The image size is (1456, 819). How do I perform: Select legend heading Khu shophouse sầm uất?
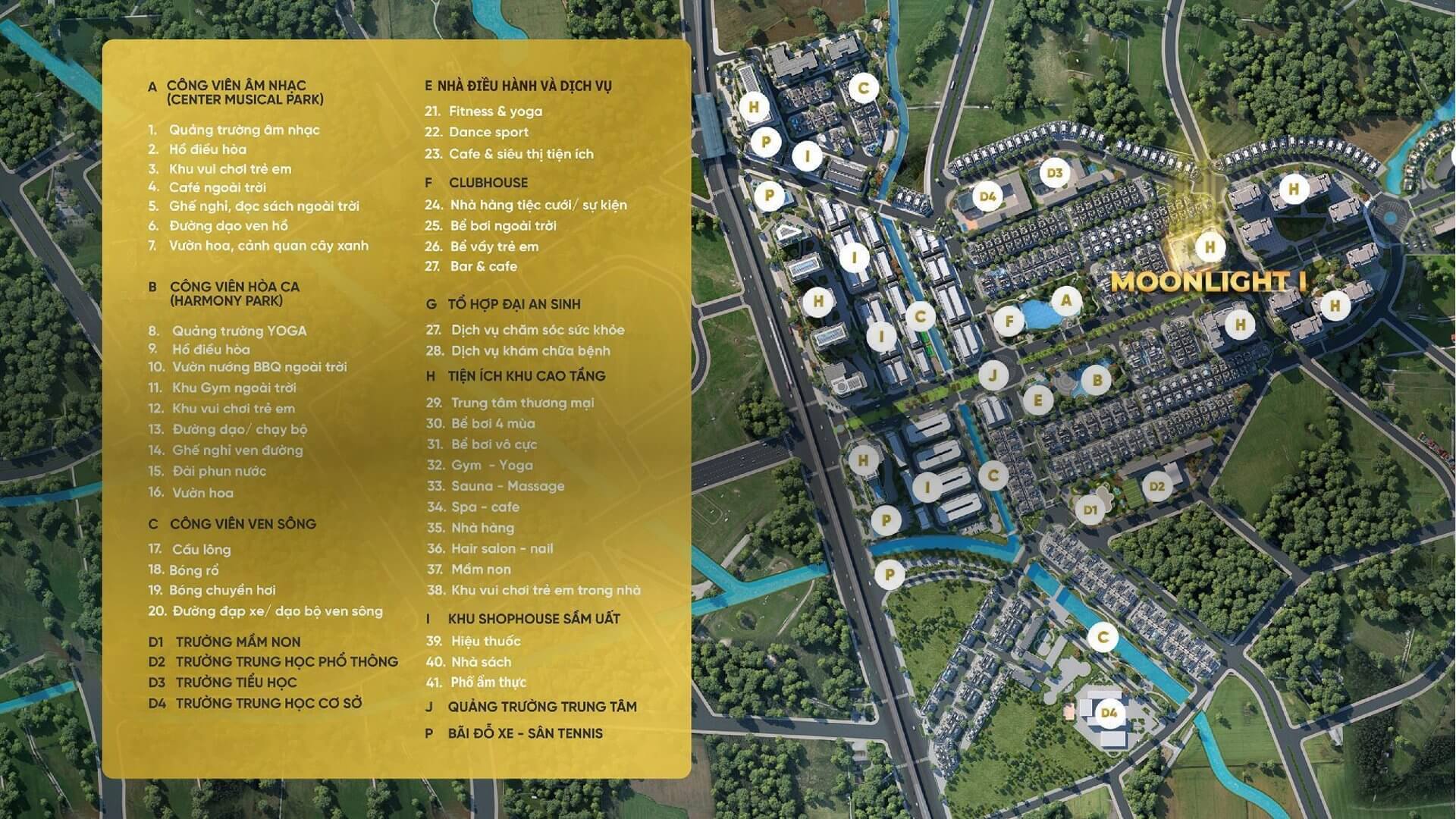pyautogui.click(x=533, y=619)
